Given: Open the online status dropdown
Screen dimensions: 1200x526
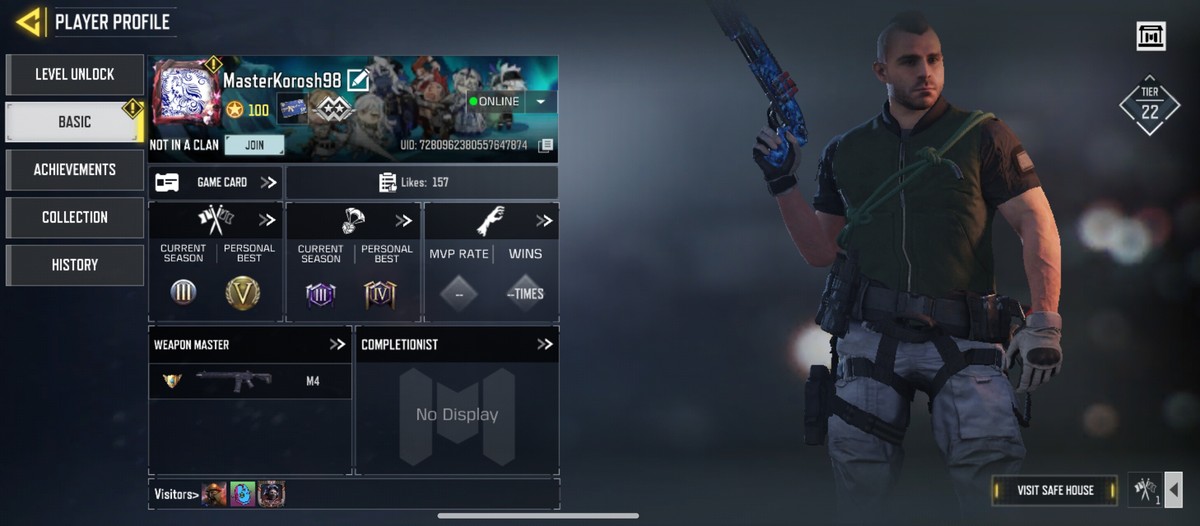Looking at the screenshot, I should coord(541,102).
